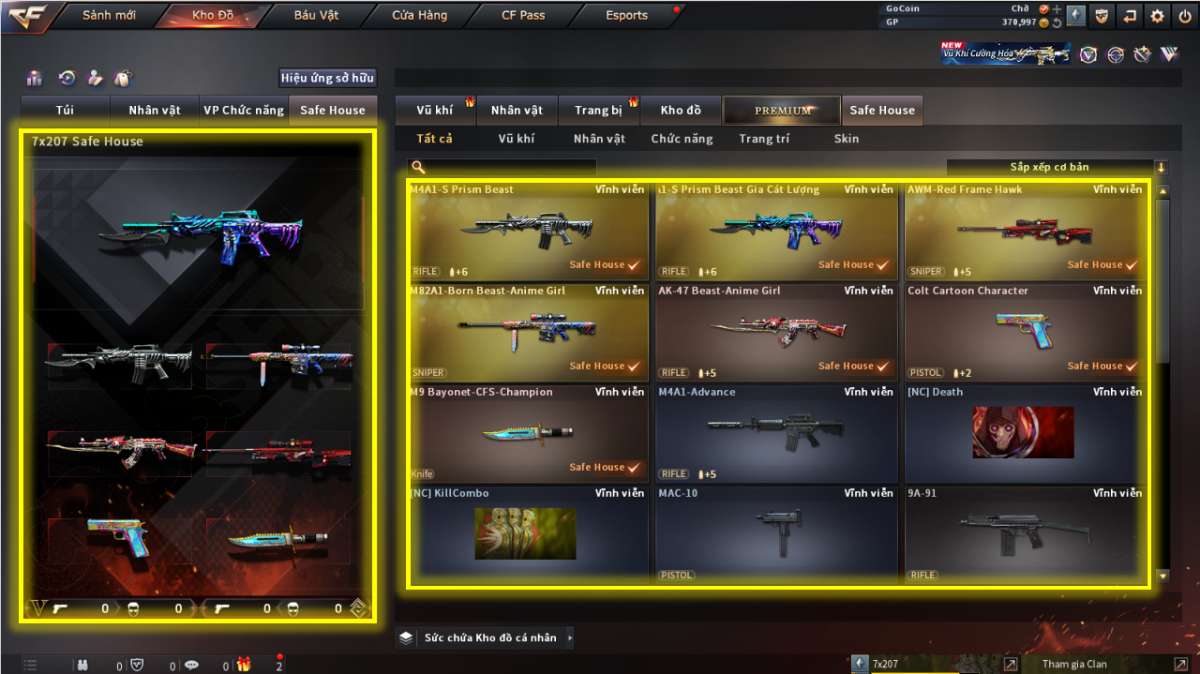Screen dimensions: 1200x674
Task: Open the Cửa Hàng shop
Action: [x=420, y=15]
